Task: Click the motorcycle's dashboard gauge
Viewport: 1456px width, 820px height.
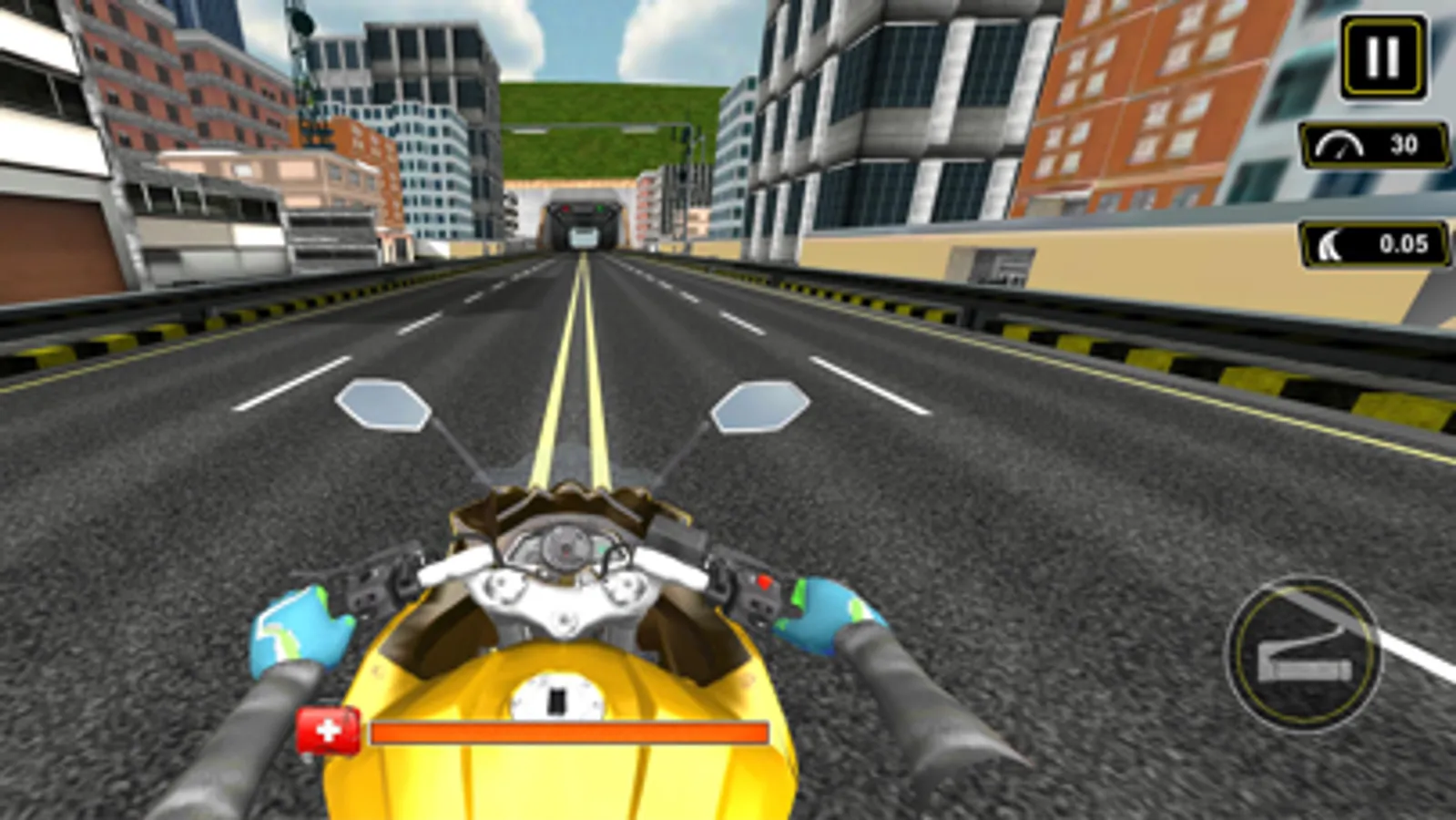Action: (x=565, y=547)
